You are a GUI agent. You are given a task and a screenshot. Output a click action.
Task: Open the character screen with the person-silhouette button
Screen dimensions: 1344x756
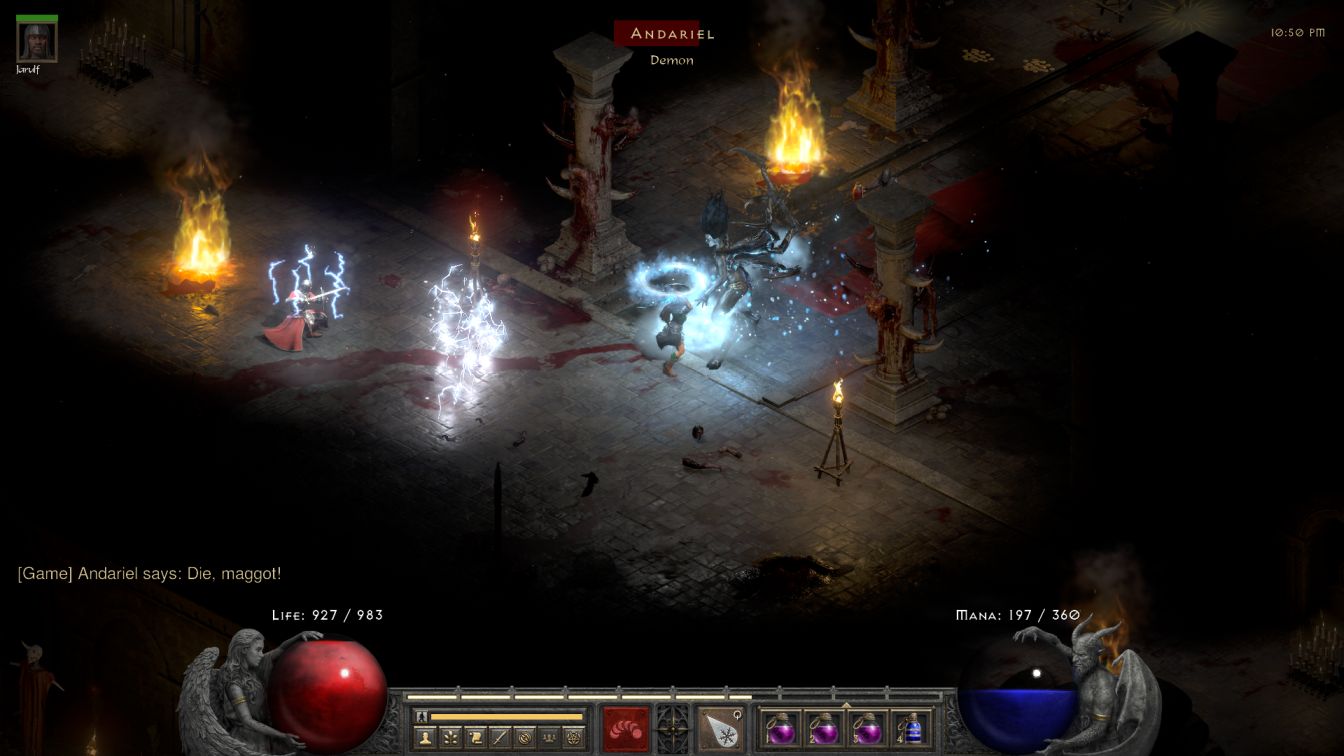pyautogui.click(x=425, y=738)
